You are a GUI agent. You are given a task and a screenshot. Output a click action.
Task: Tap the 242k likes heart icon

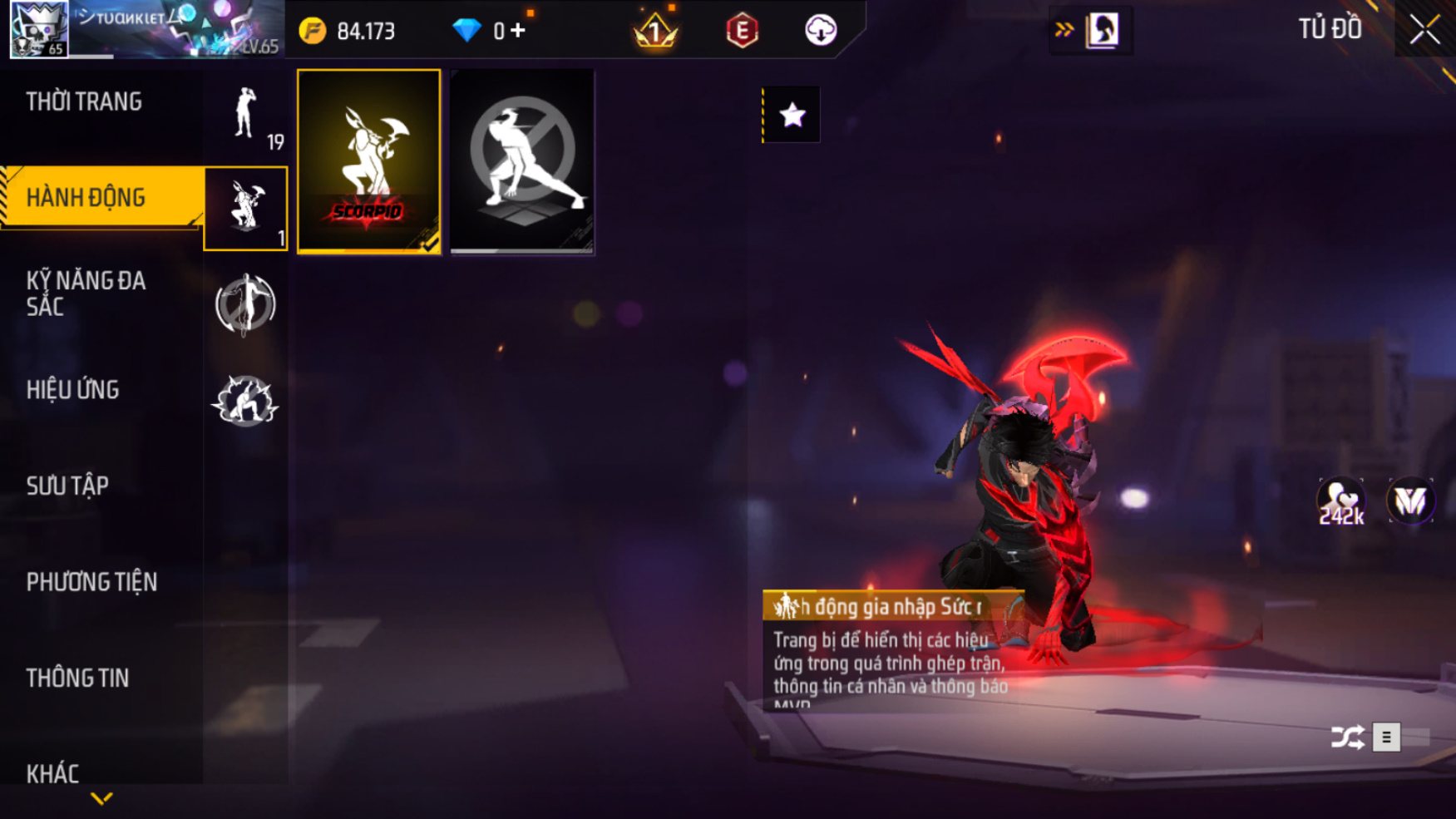click(1340, 501)
